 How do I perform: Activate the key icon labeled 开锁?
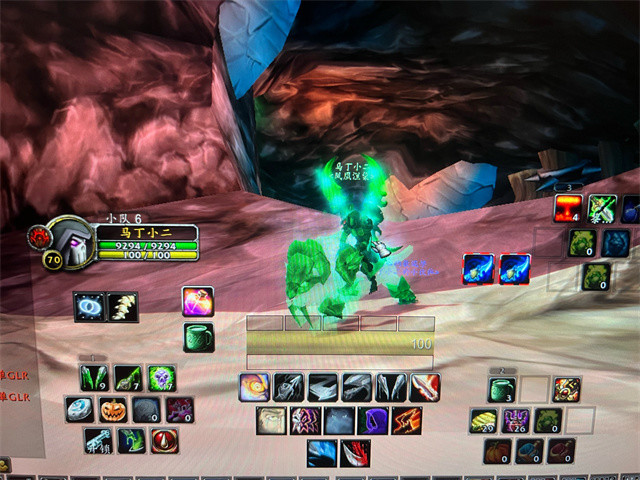coord(97,440)
